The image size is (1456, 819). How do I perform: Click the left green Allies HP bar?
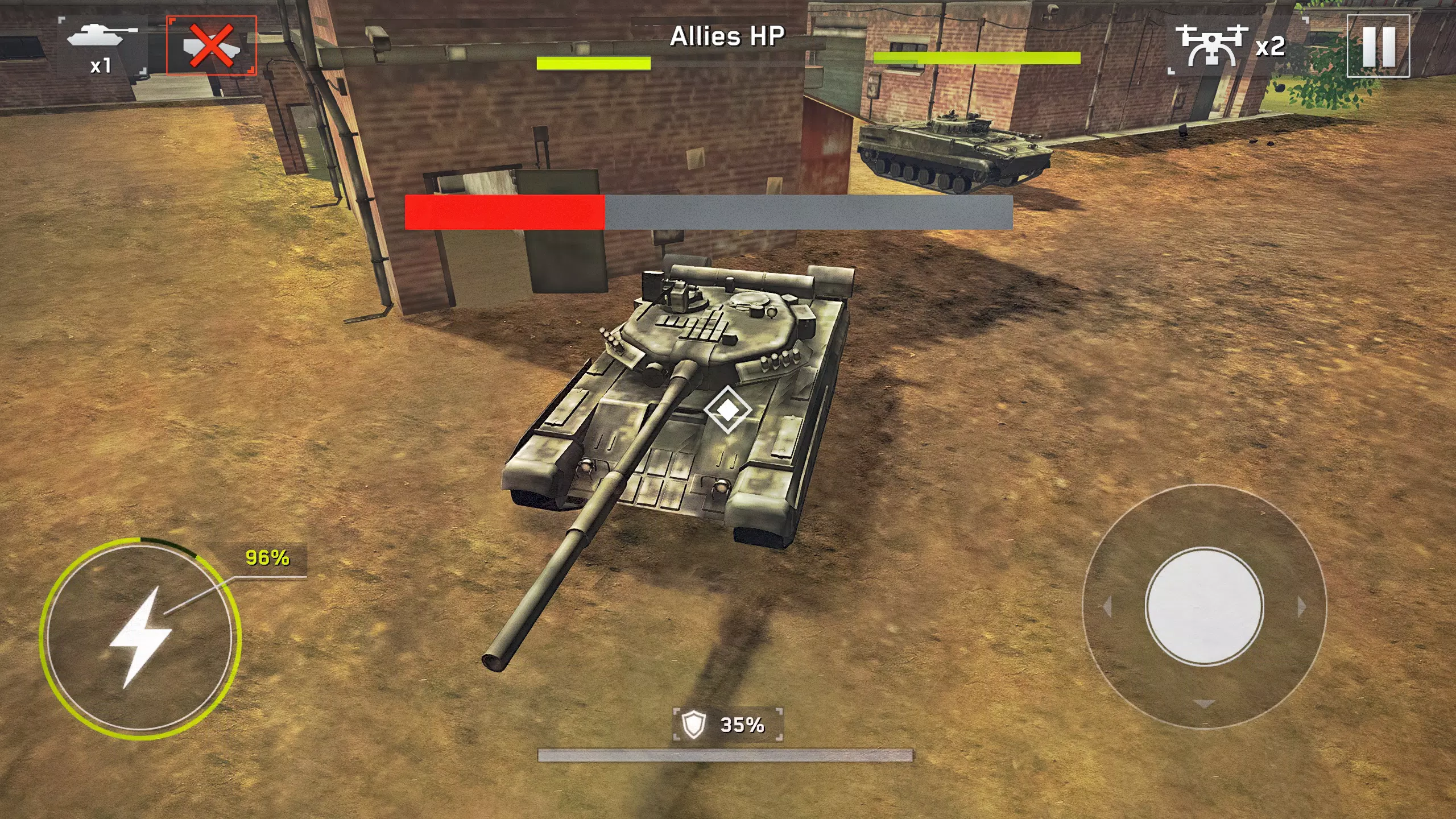594,63
